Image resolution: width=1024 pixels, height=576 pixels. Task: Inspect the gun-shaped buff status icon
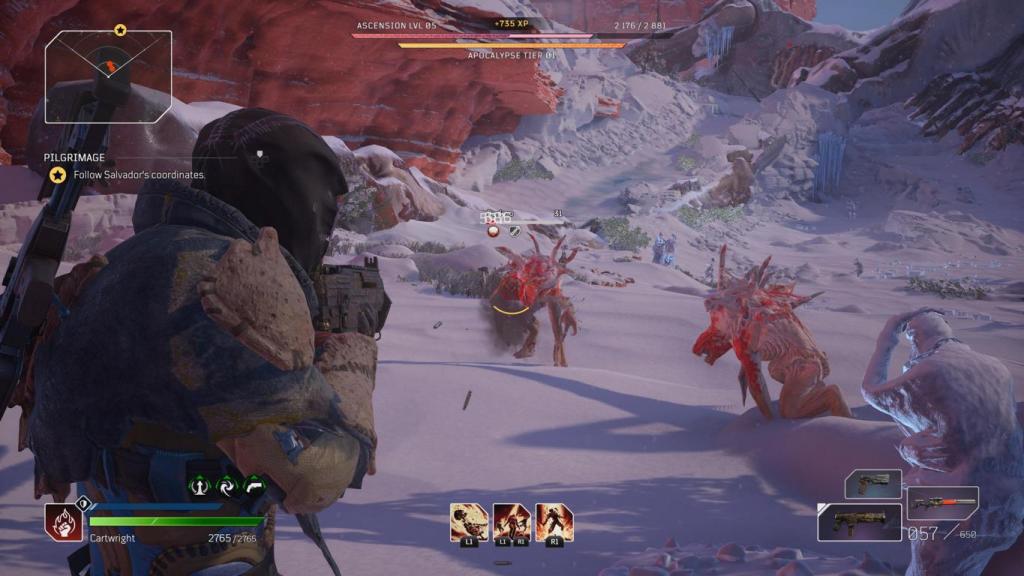tap(254, 485)
